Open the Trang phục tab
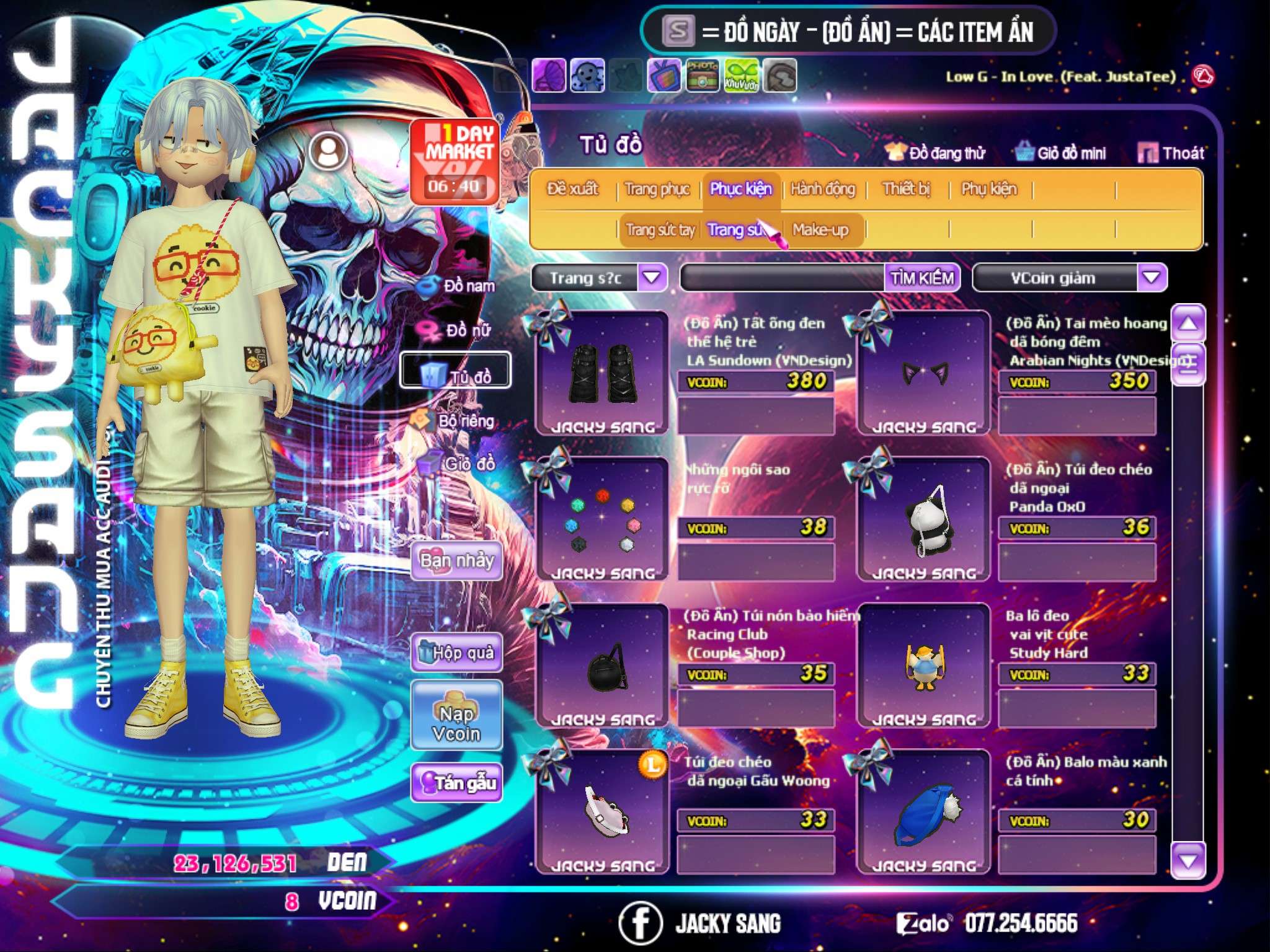The height and width of the screenshot is (952, 1270). click(x=657, y=189)
